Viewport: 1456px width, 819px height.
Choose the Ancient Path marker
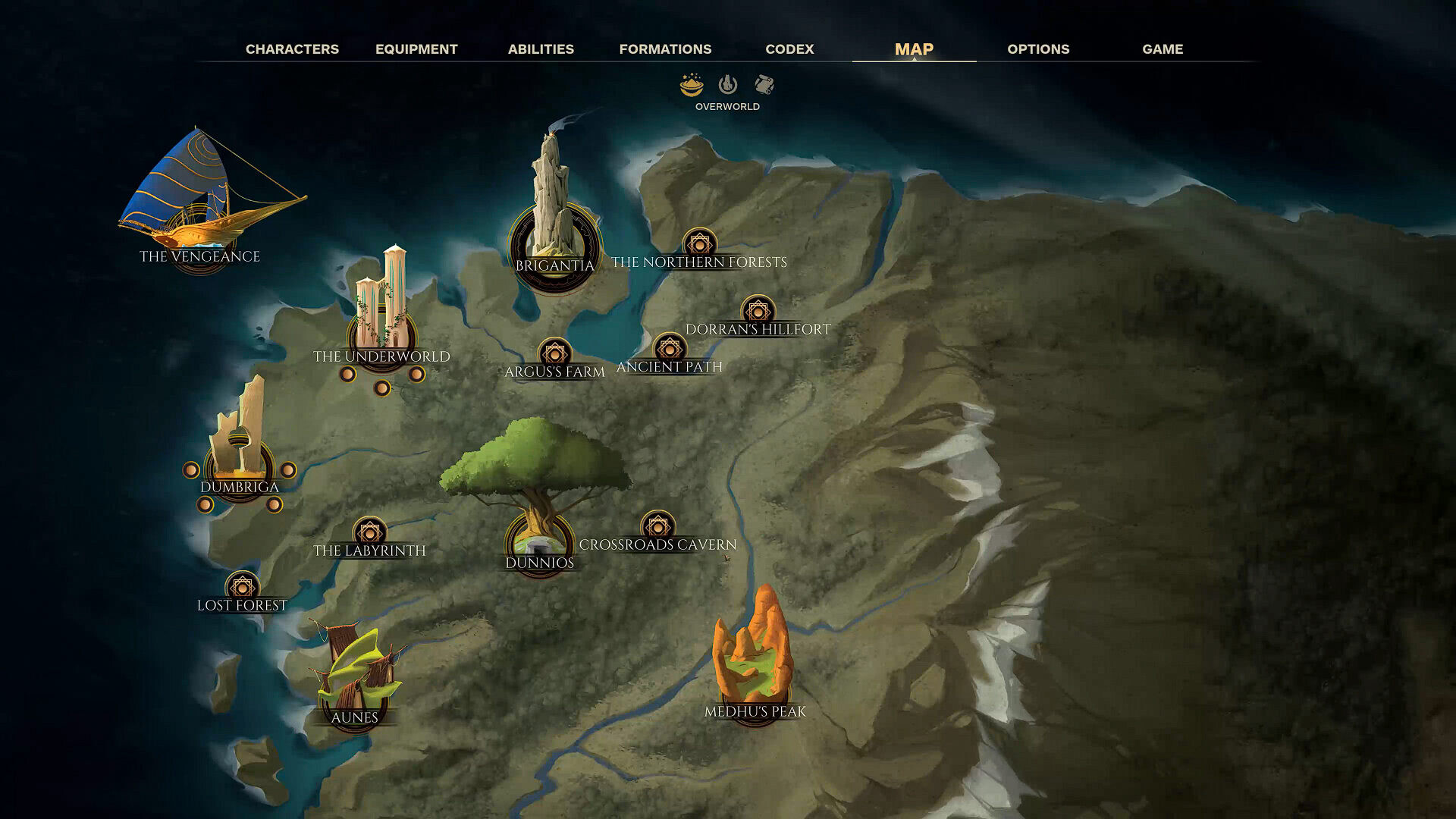[669, 349]
